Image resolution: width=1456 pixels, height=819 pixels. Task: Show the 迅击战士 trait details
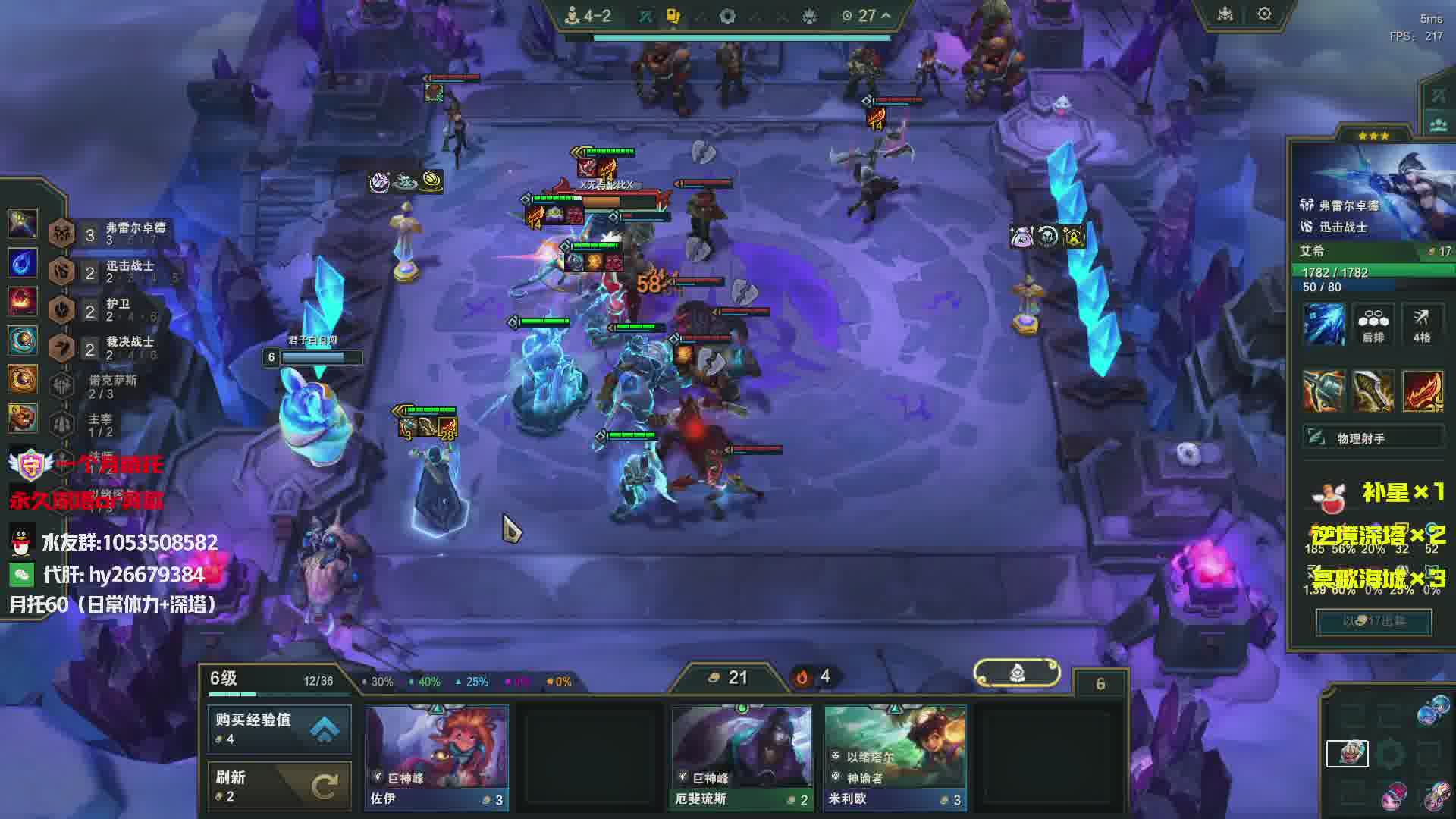[x=114, y=271]
